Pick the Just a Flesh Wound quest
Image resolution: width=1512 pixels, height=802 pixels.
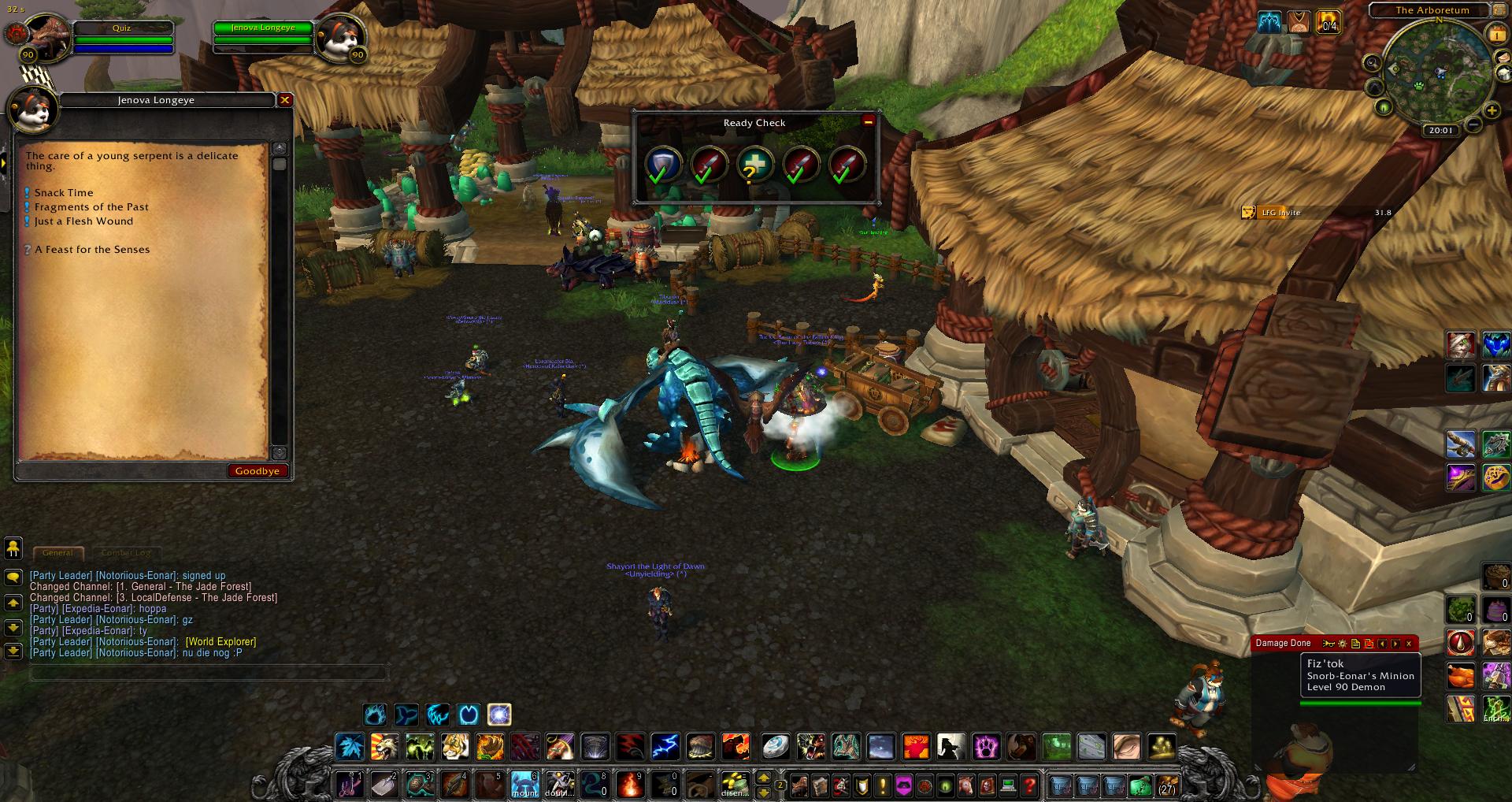coord(83,221)
